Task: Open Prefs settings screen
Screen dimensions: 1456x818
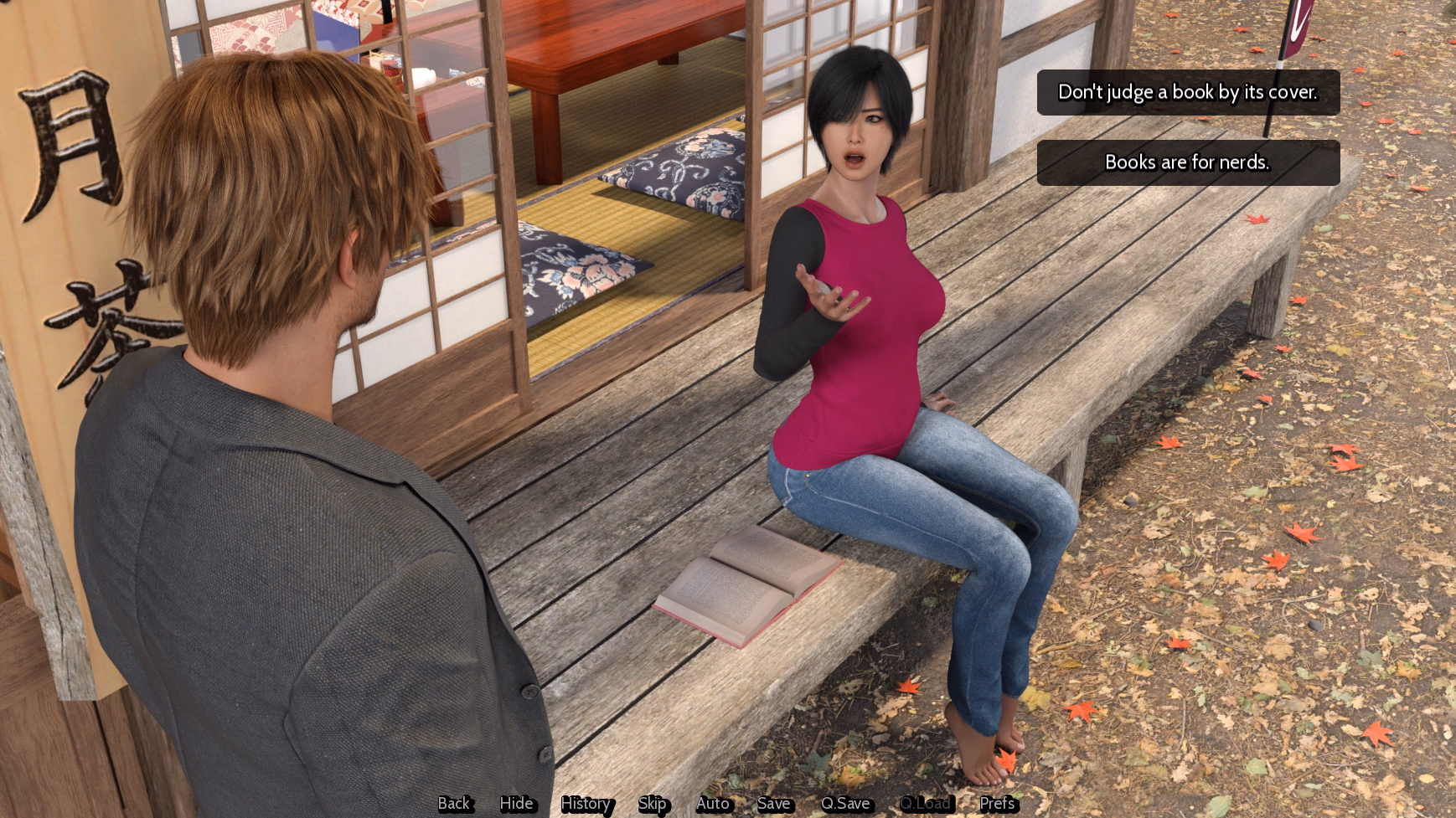Action: [x=997, y=804]
